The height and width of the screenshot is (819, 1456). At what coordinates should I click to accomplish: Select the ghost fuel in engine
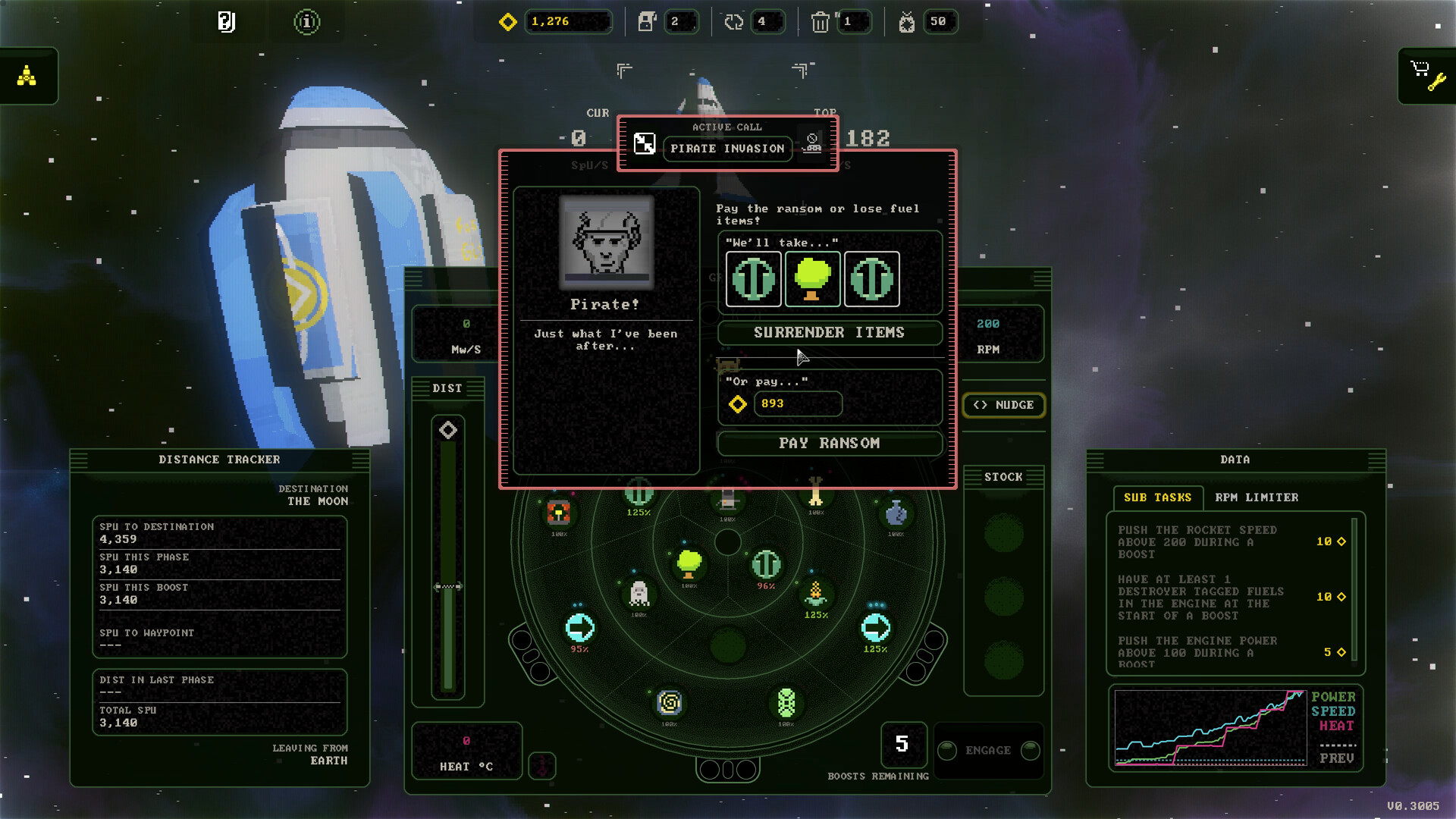coord(639,593)
